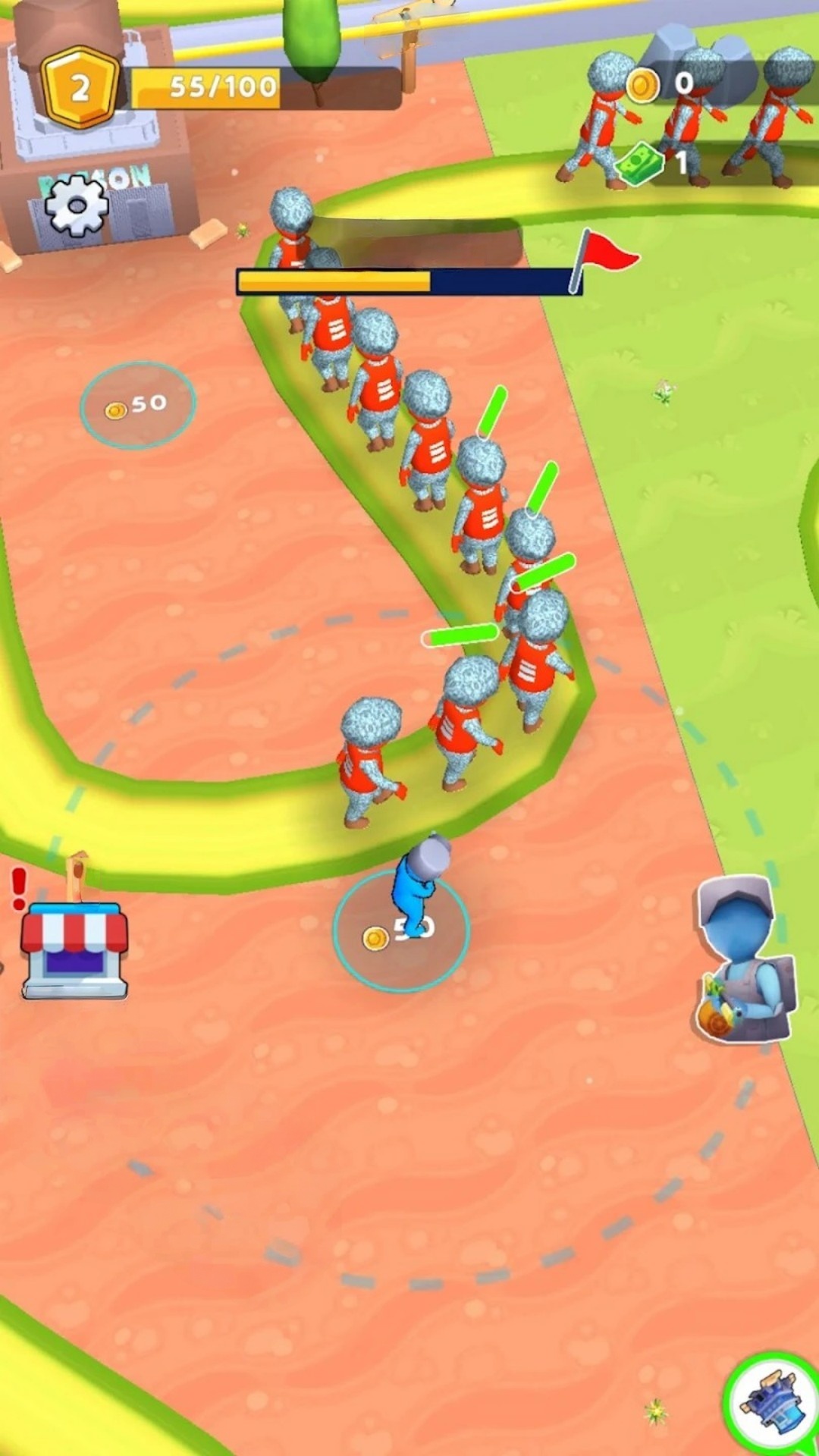Open the settings gear menu
Image resolution: width=819 pixels, height=1456 pixels.
[x=76, y=205]
